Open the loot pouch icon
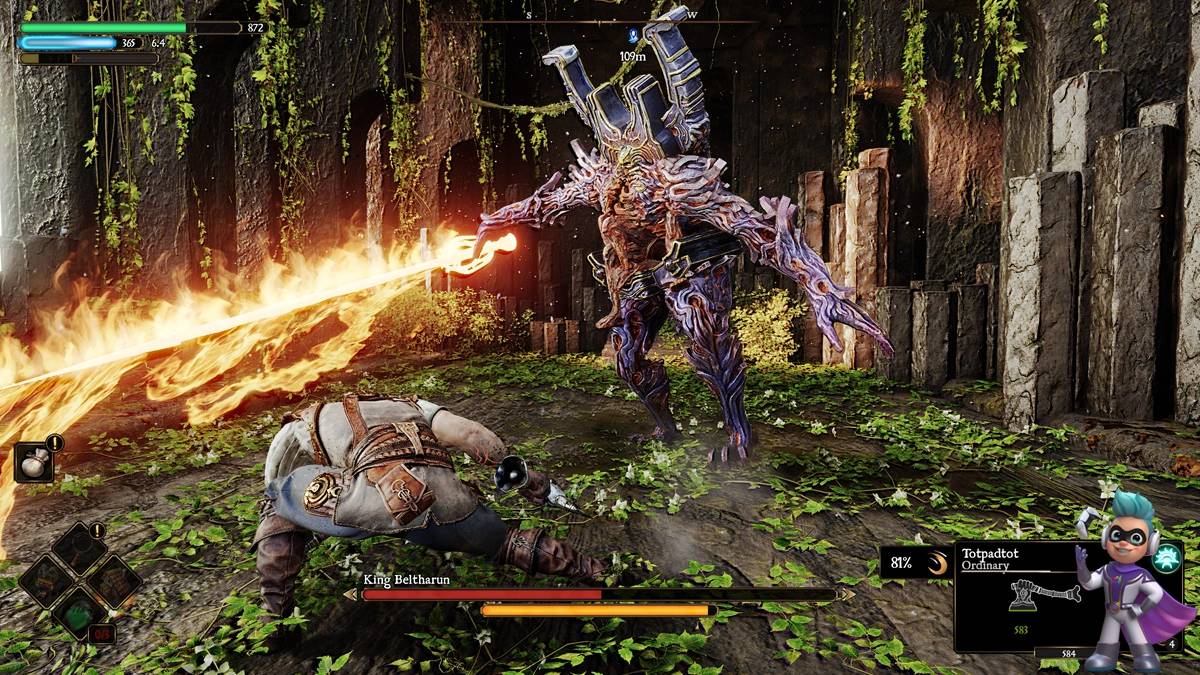1200x675 pixels. click(x=34, y=461)
